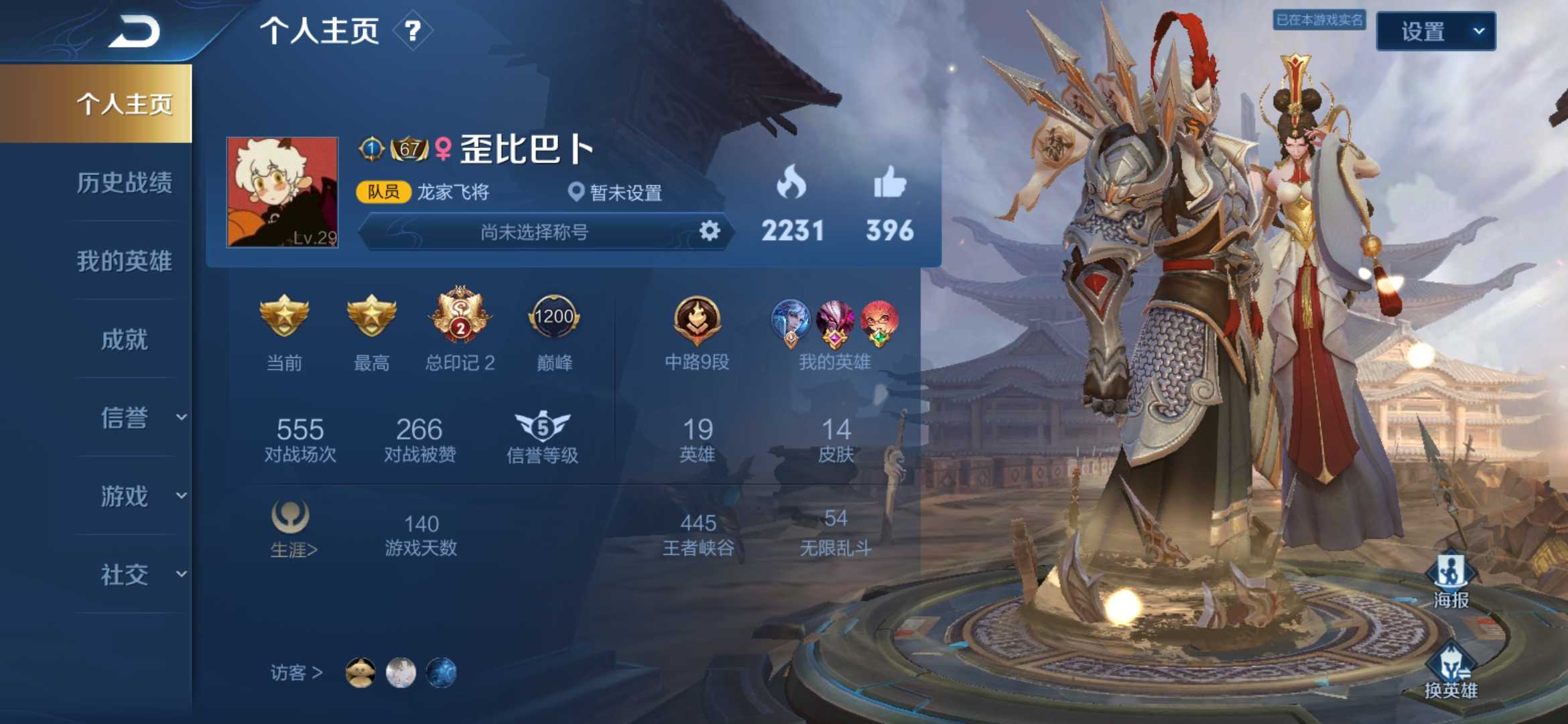Open the 设置 settings button
The image size is (1568, 724).
[1435, 32]
